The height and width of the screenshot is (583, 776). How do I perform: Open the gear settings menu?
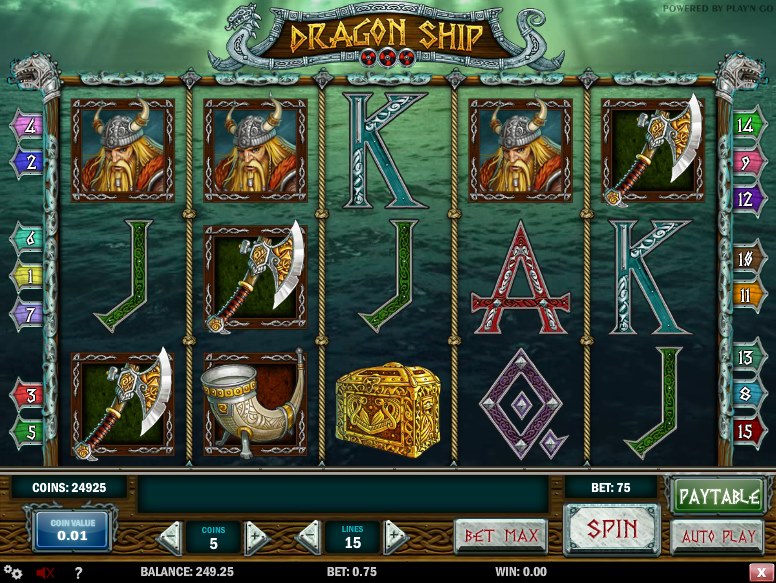[x=13, y=573]
